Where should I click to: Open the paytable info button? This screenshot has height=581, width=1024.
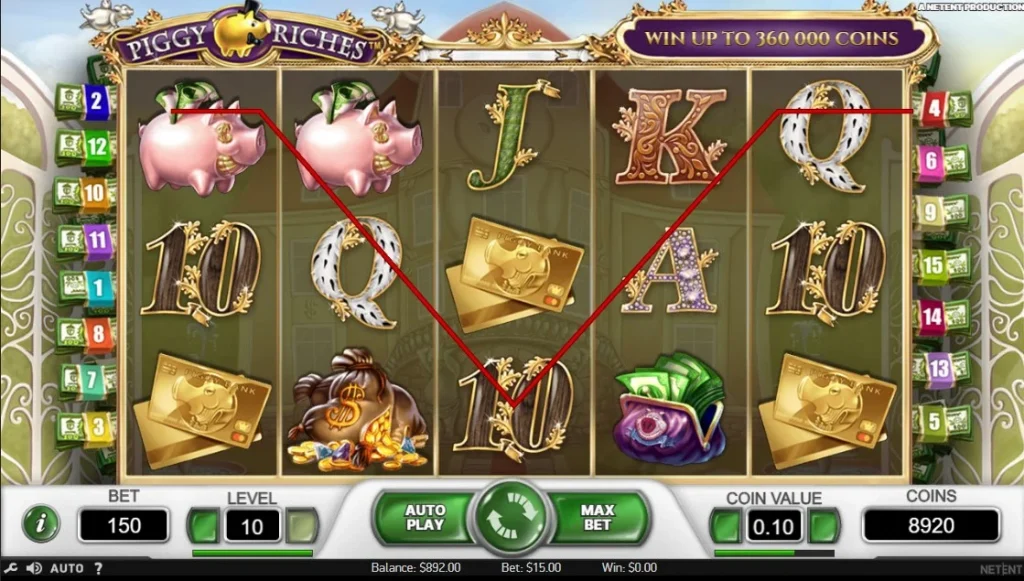40,523
